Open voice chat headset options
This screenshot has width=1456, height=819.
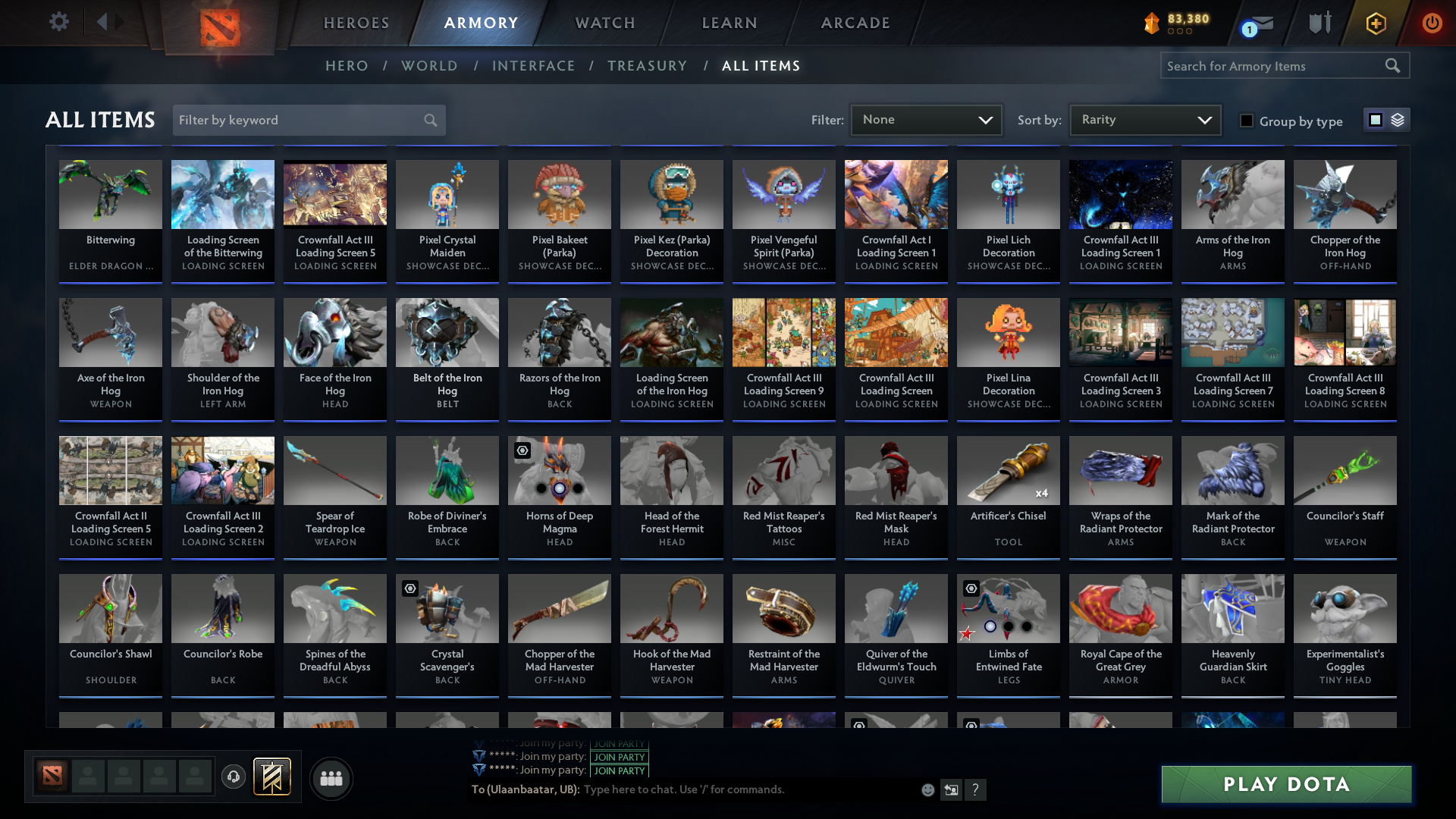(233, 777)
